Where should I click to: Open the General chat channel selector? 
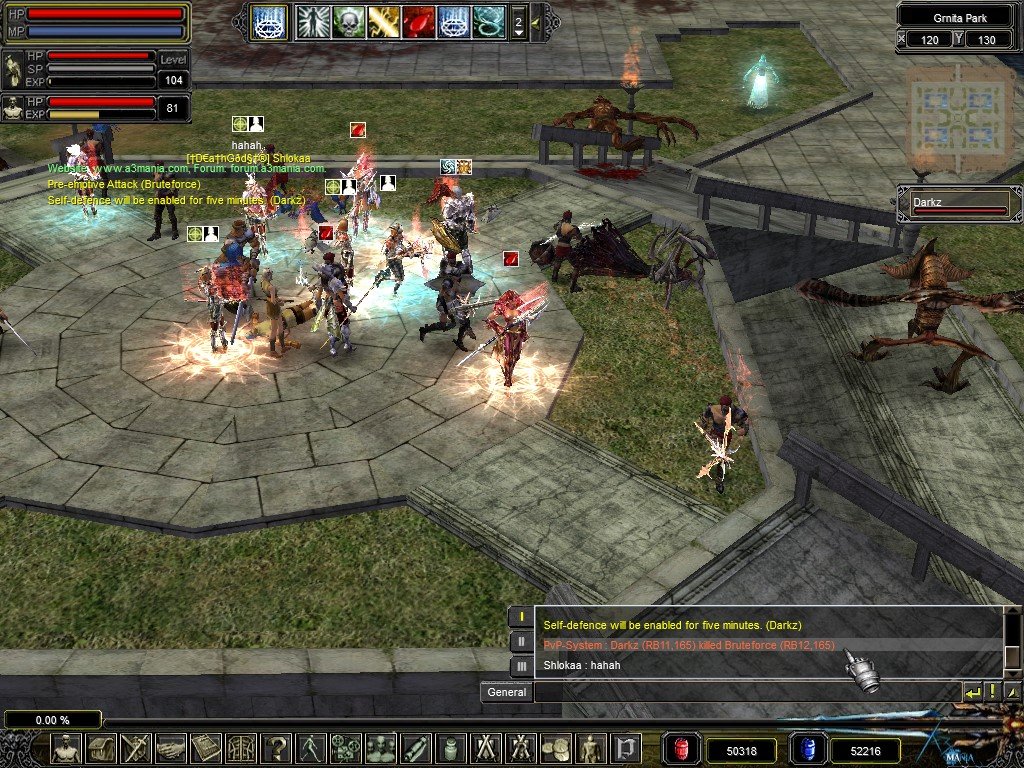click(506, 692)
